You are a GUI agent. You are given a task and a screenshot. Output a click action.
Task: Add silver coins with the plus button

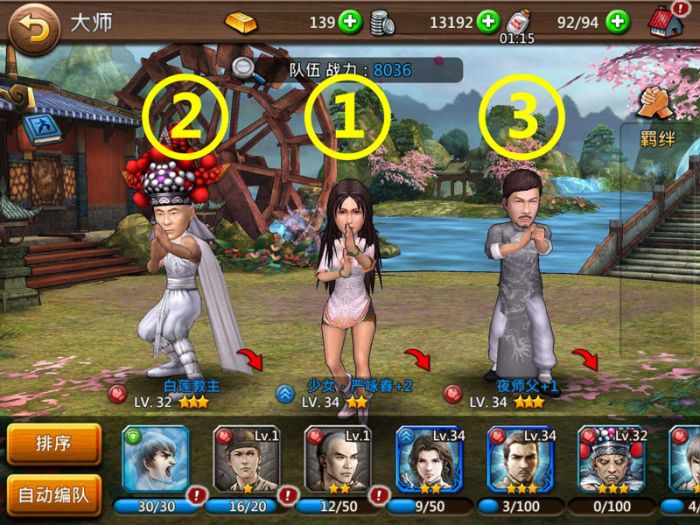click(487, 21)
